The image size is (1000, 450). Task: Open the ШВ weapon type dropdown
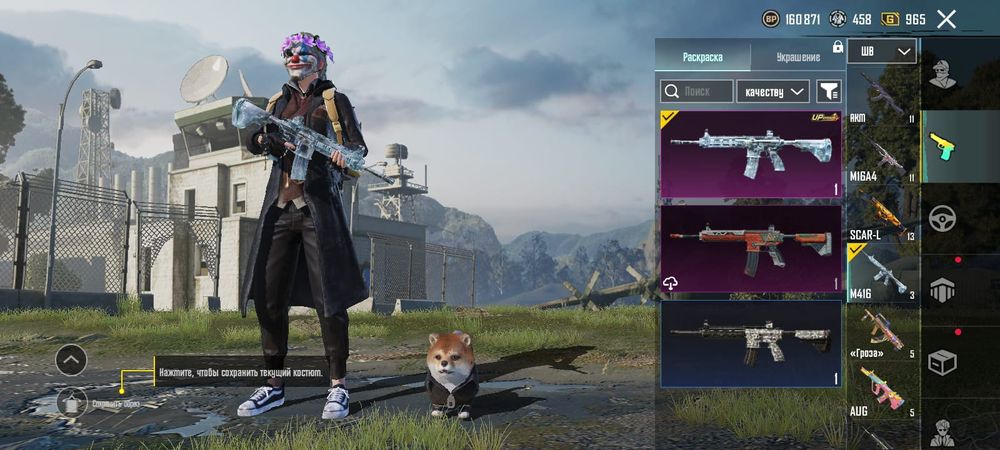(882, 51)
